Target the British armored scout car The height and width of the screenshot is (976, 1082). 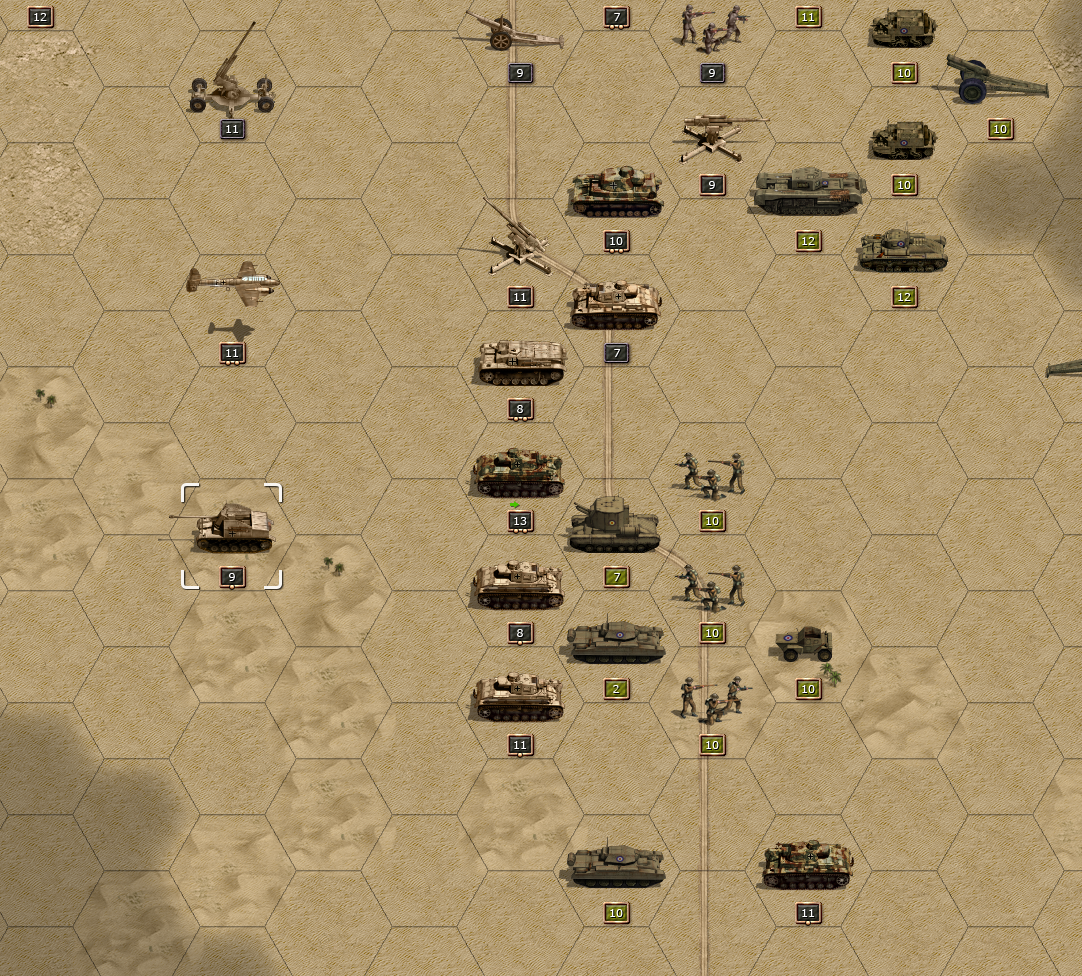tap(806, 645)
